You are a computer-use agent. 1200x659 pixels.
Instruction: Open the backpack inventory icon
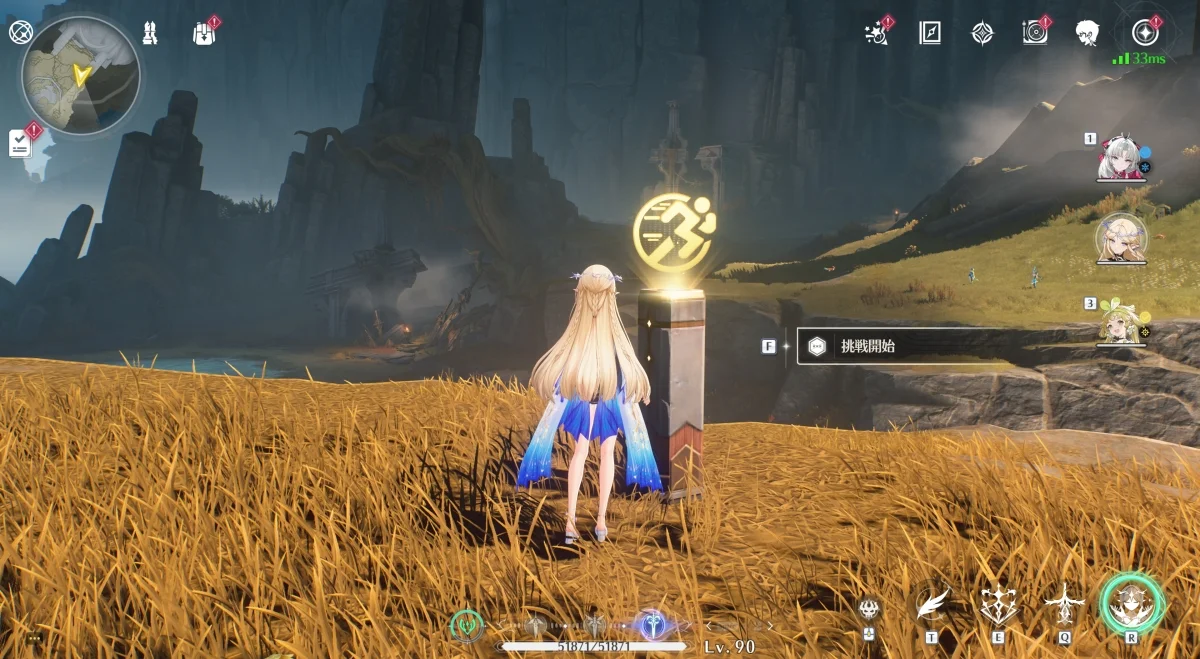pos(203,34)
